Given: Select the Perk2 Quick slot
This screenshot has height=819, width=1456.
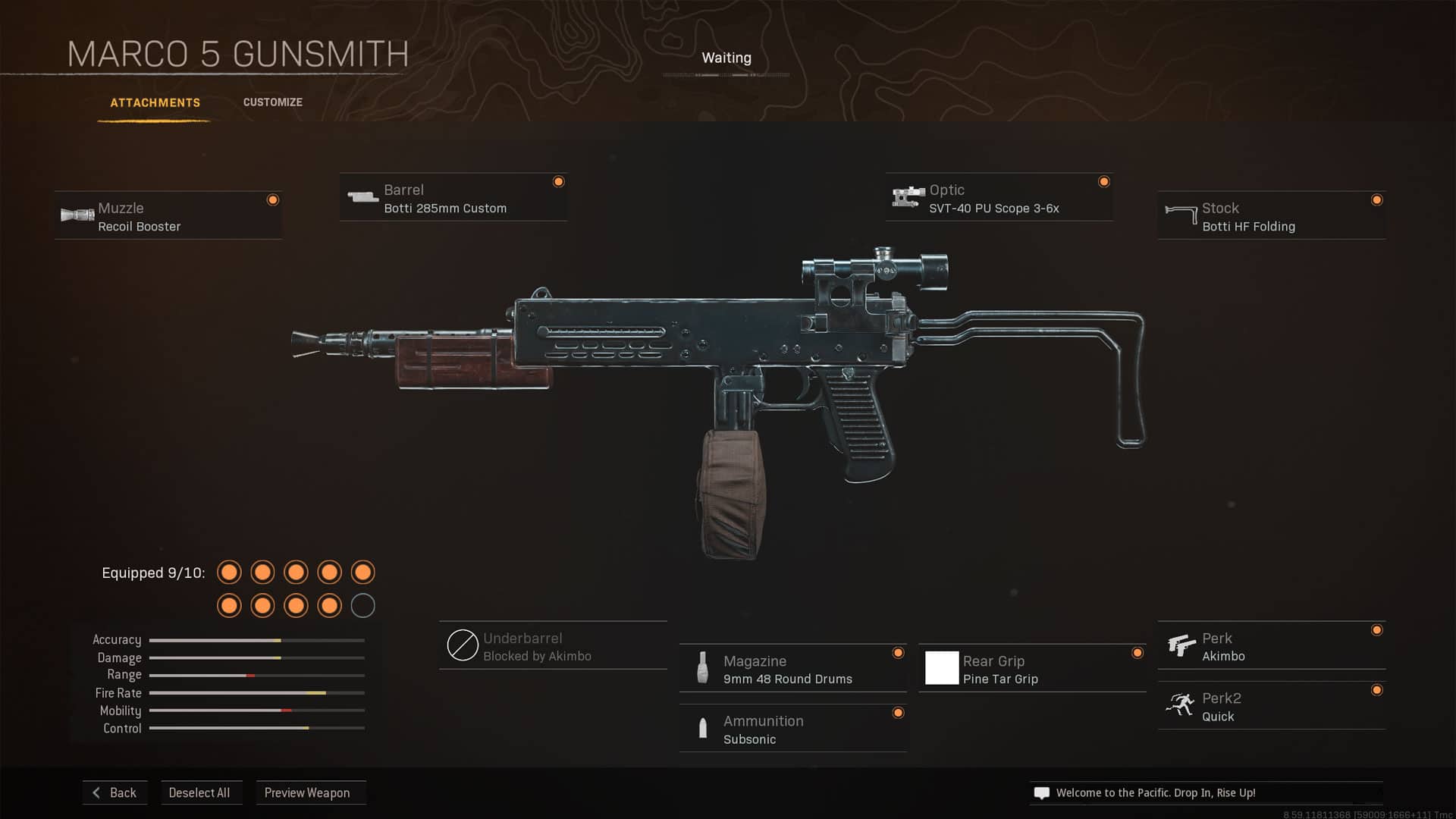Looking at the screenshot, I should [x=1271, y=706].
